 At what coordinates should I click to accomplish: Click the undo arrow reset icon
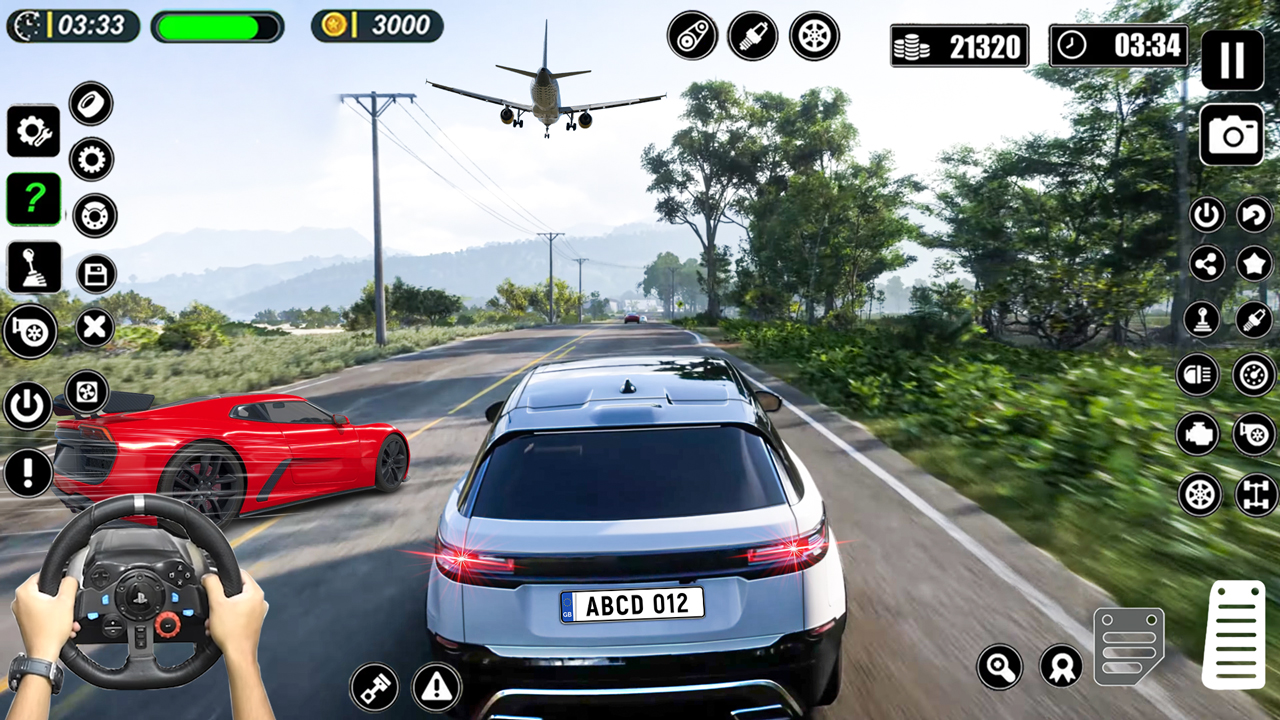pyautogui.click(x=1254, y=214)
